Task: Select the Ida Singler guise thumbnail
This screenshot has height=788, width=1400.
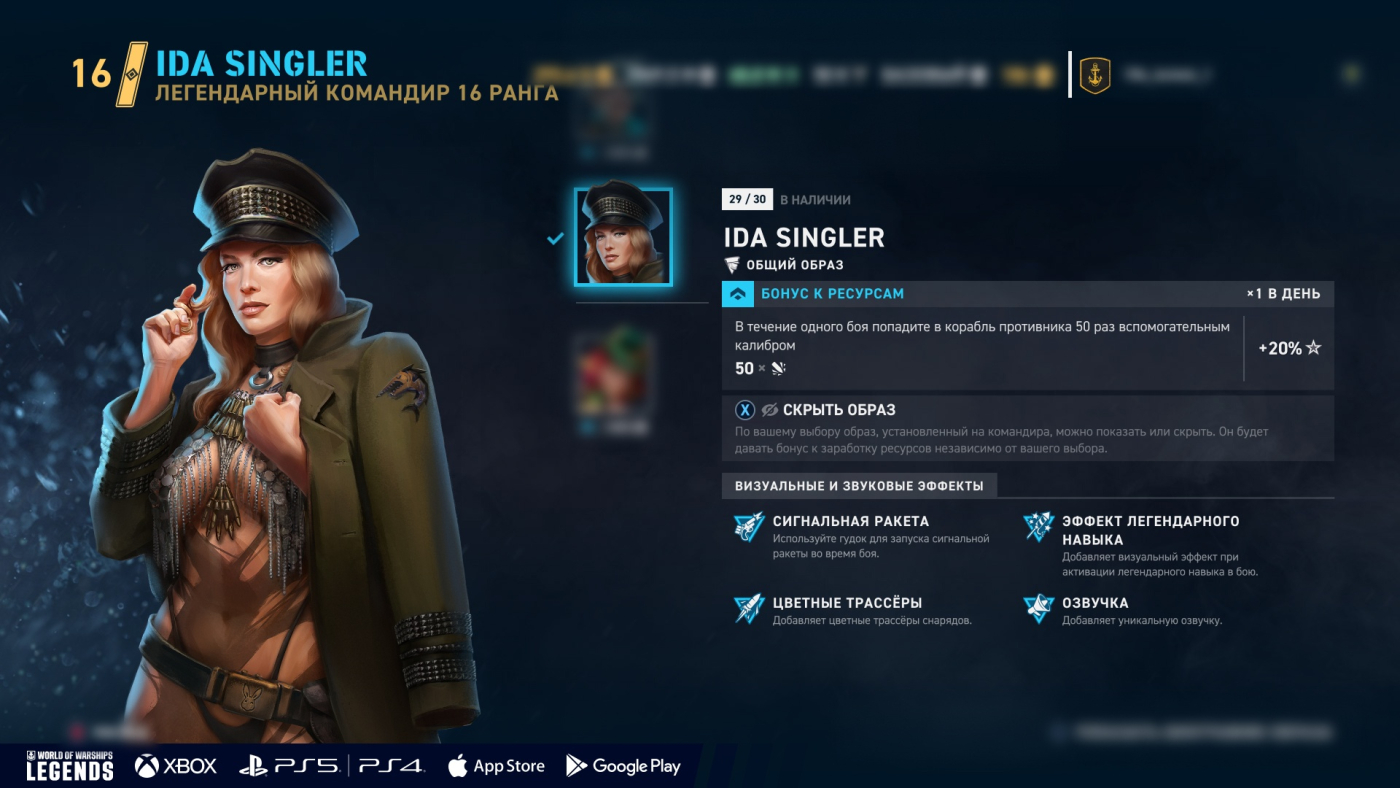Action: (623, 237)
